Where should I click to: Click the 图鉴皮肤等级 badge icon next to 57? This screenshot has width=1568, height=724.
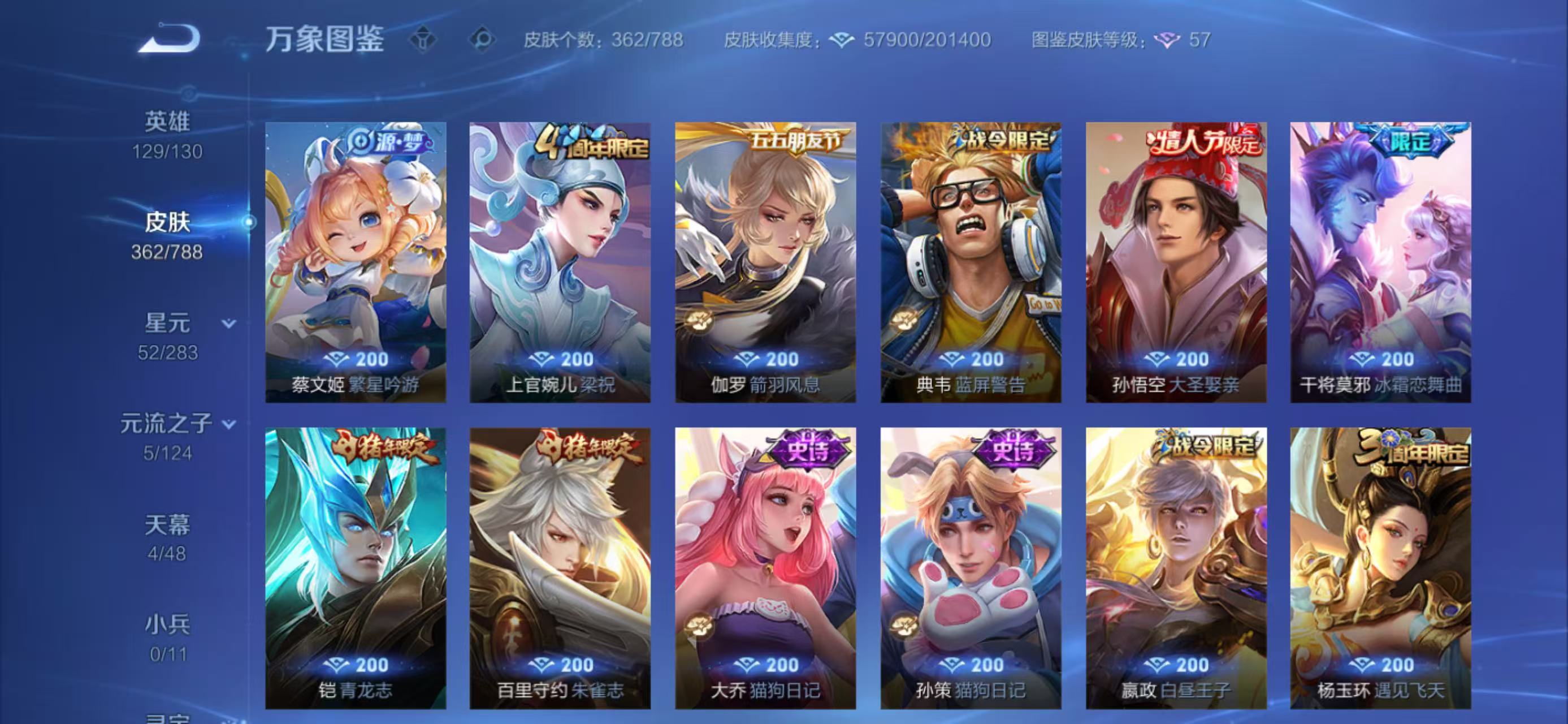click(x=1166, y=38)
